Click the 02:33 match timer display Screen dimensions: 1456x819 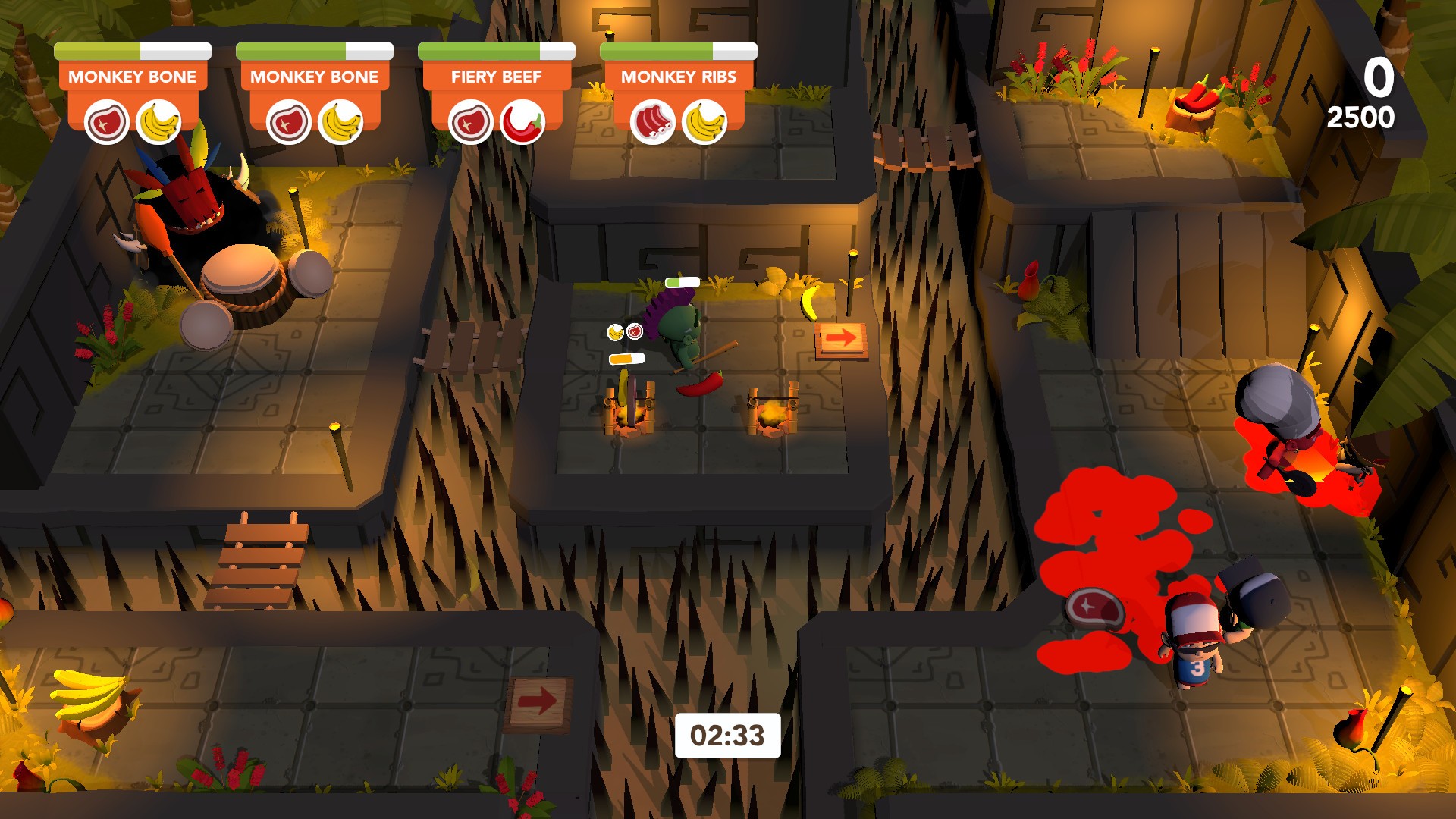click(x=730, y=733)
